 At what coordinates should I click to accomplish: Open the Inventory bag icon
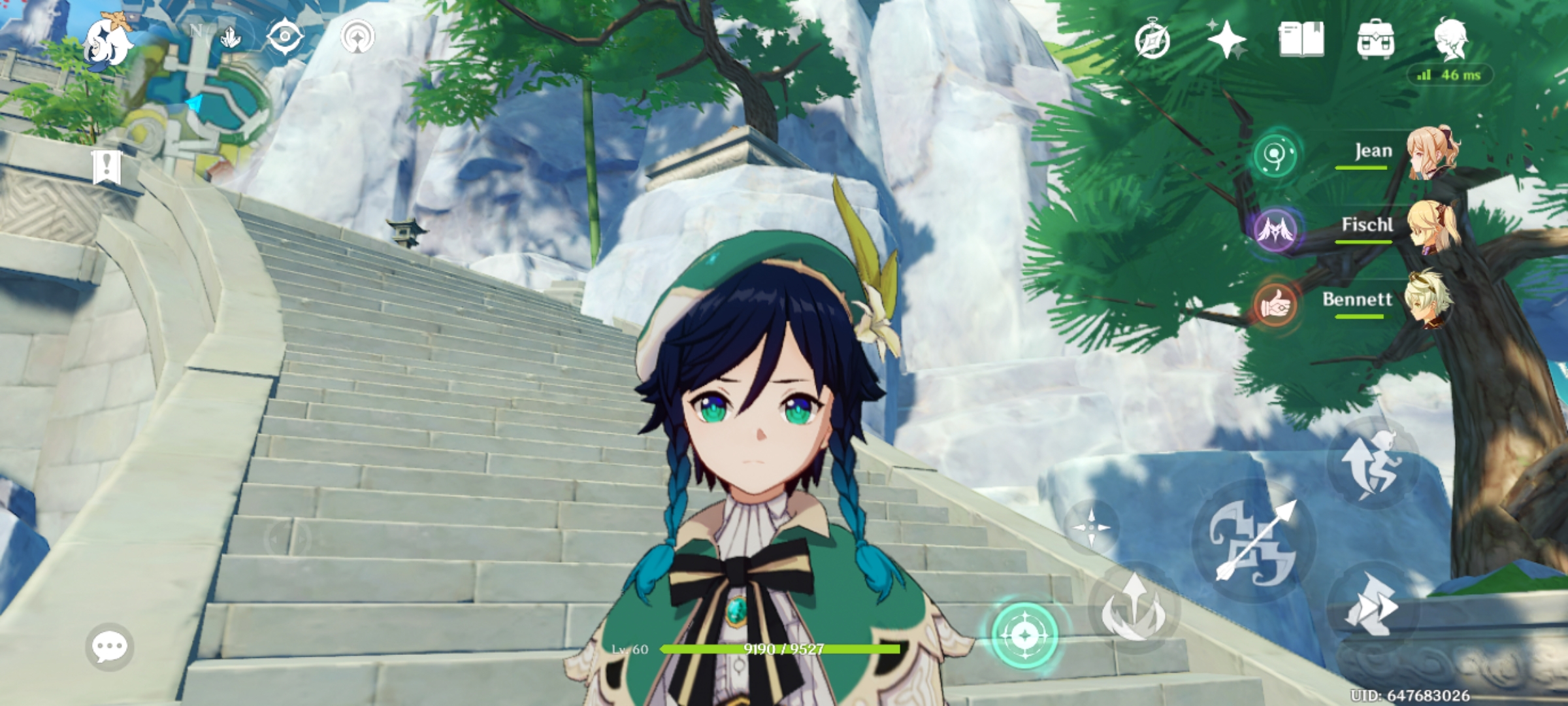click(1375, 41)
